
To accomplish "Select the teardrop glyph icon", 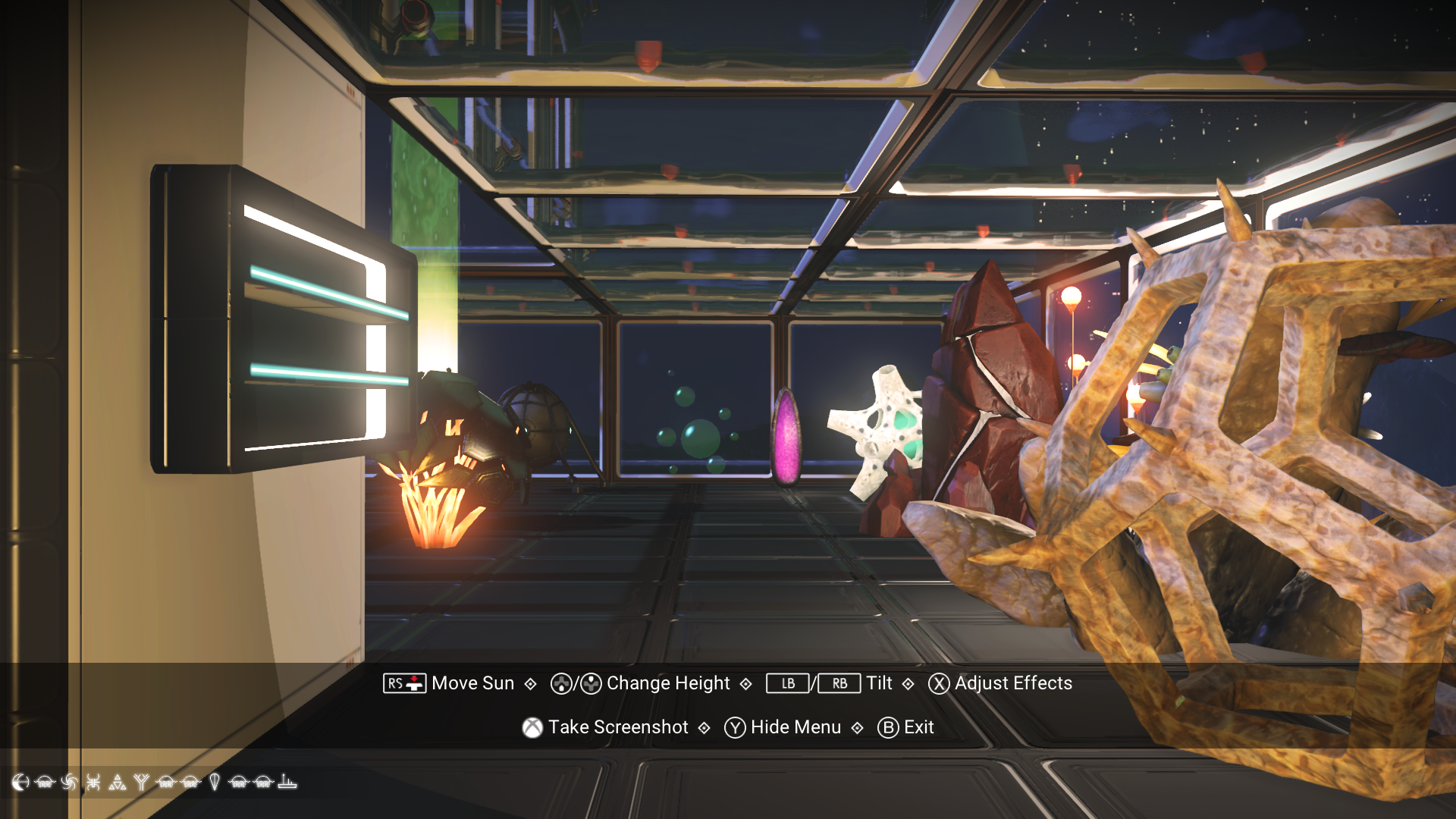I will (215, 783).
